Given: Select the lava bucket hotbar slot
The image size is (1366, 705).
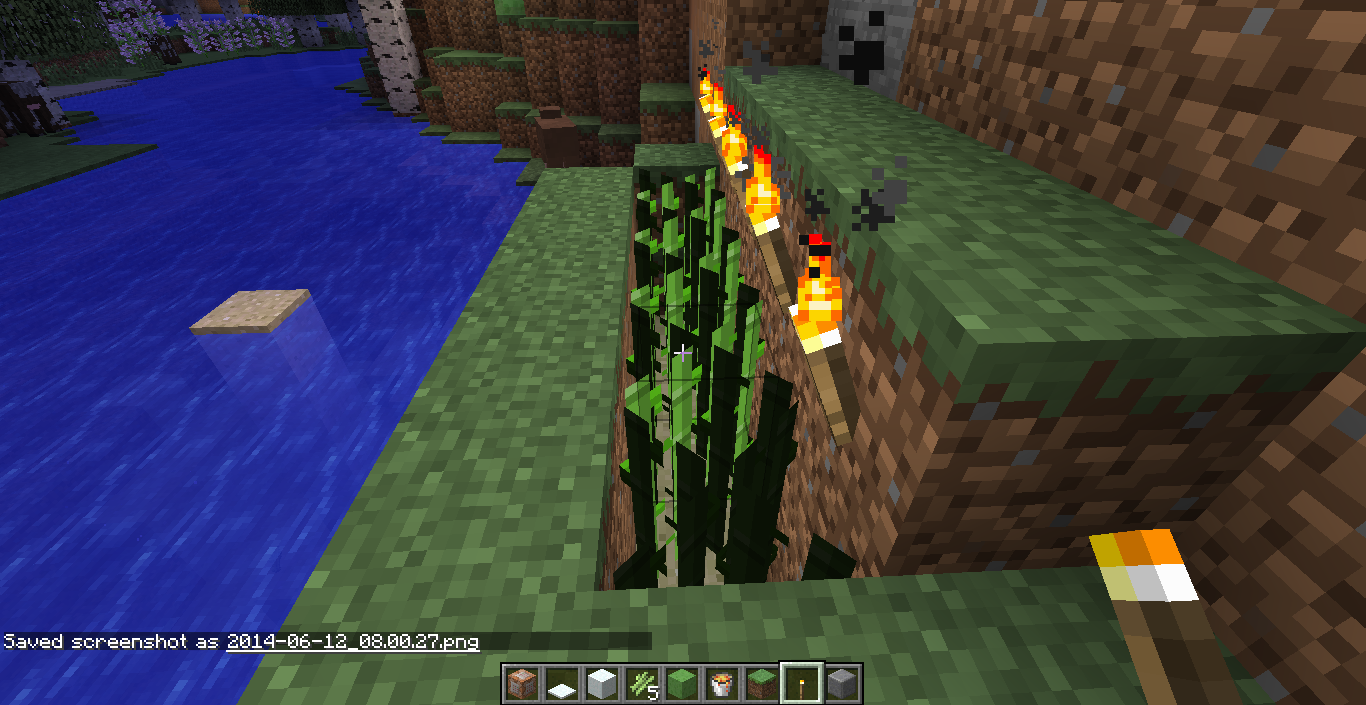Looking at the screenshot, I should click(x=721, y=683).
